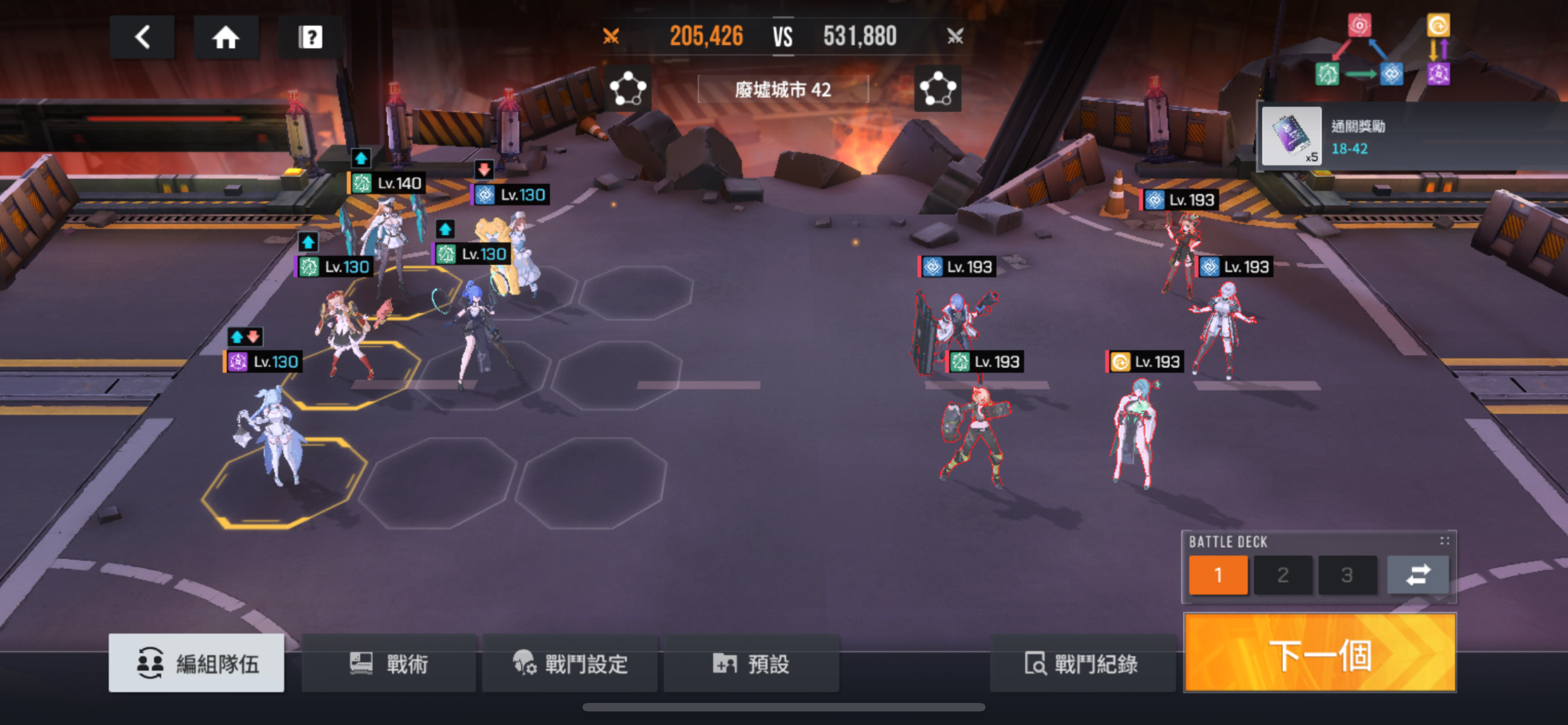Screen dimensions: 1568x725
Task: Open the question mark help guide
Action: pos(310,37)
